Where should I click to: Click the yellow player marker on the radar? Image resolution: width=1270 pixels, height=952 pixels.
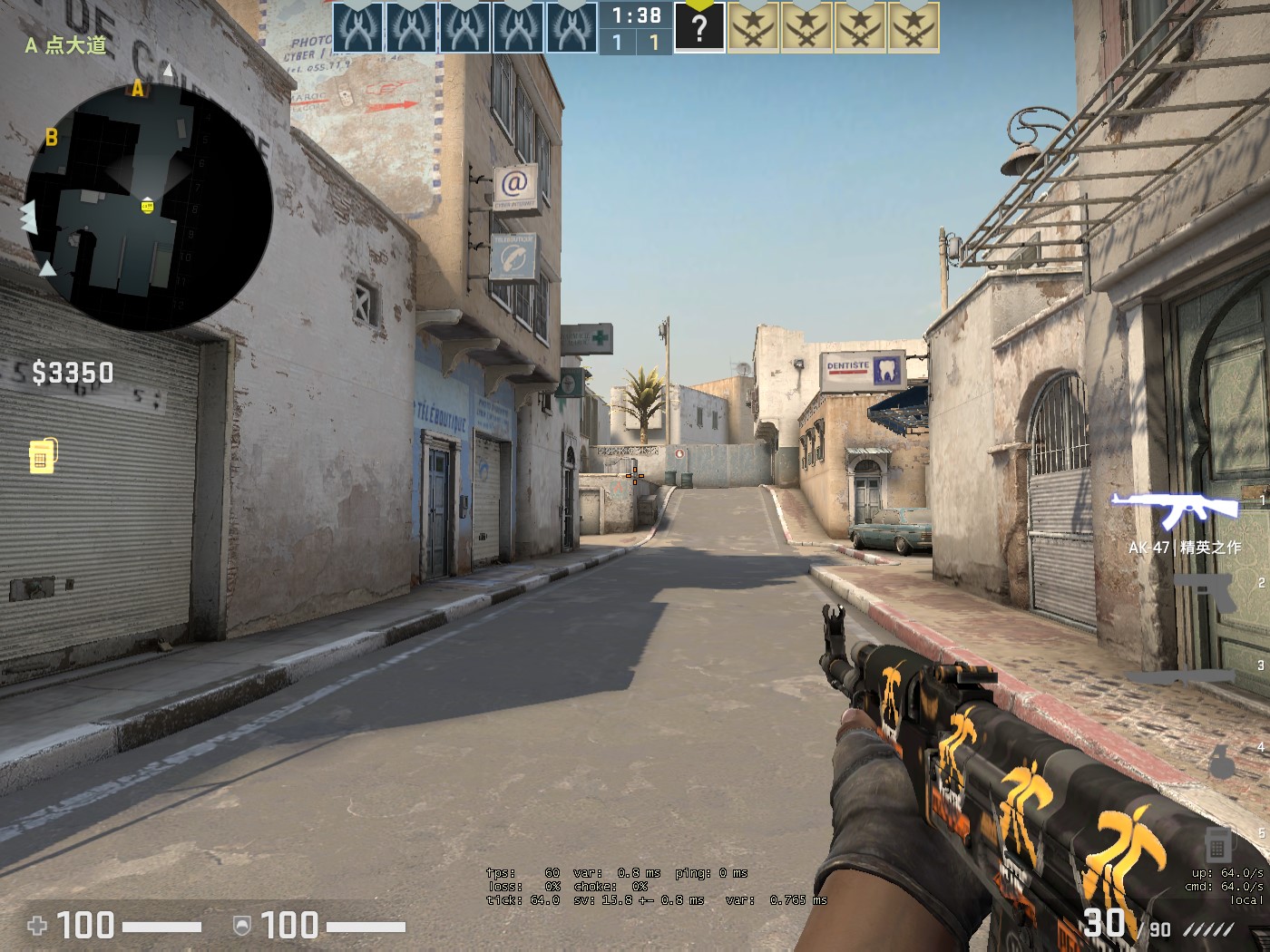click(x=146, y=206)
